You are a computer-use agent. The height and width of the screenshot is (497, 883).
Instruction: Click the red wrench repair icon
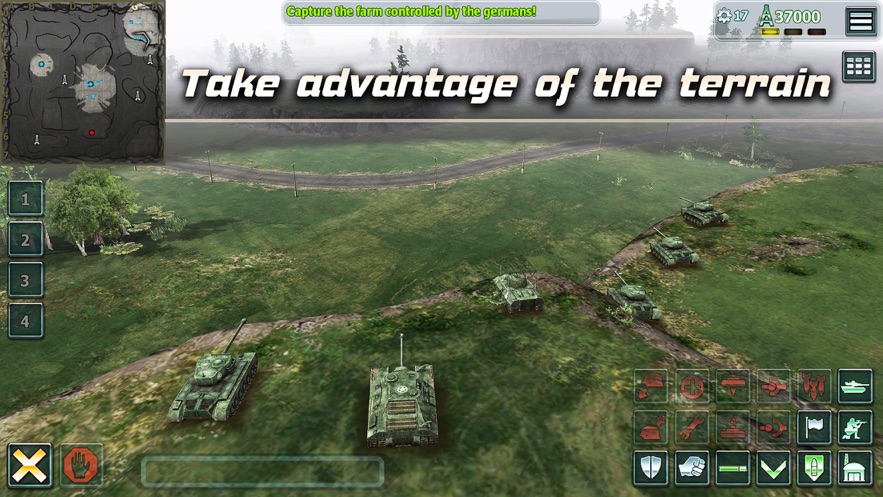pyautogui.click(x=692, y=427)
